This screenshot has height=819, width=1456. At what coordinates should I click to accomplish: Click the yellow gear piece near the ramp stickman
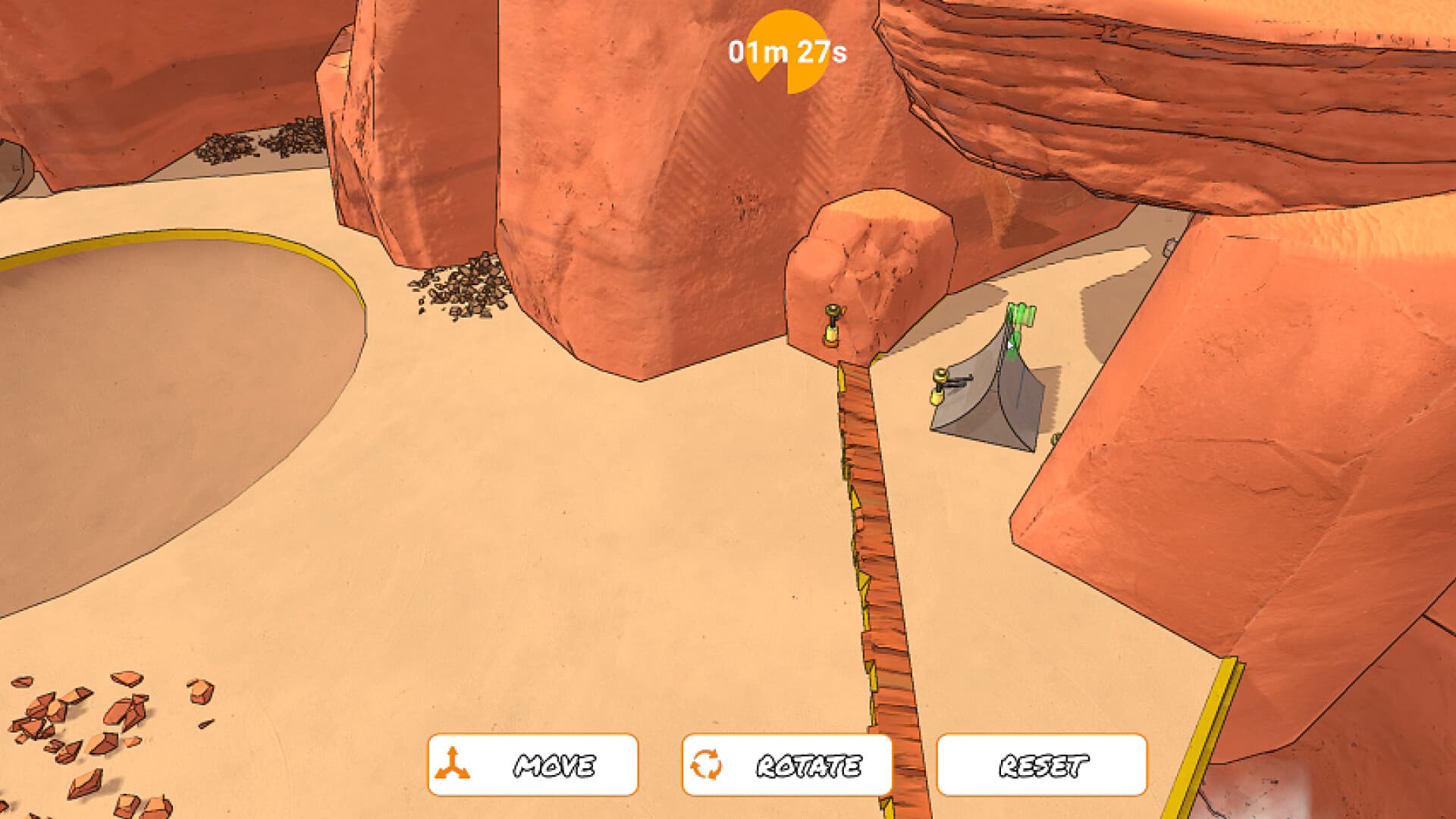pos(937,397)
